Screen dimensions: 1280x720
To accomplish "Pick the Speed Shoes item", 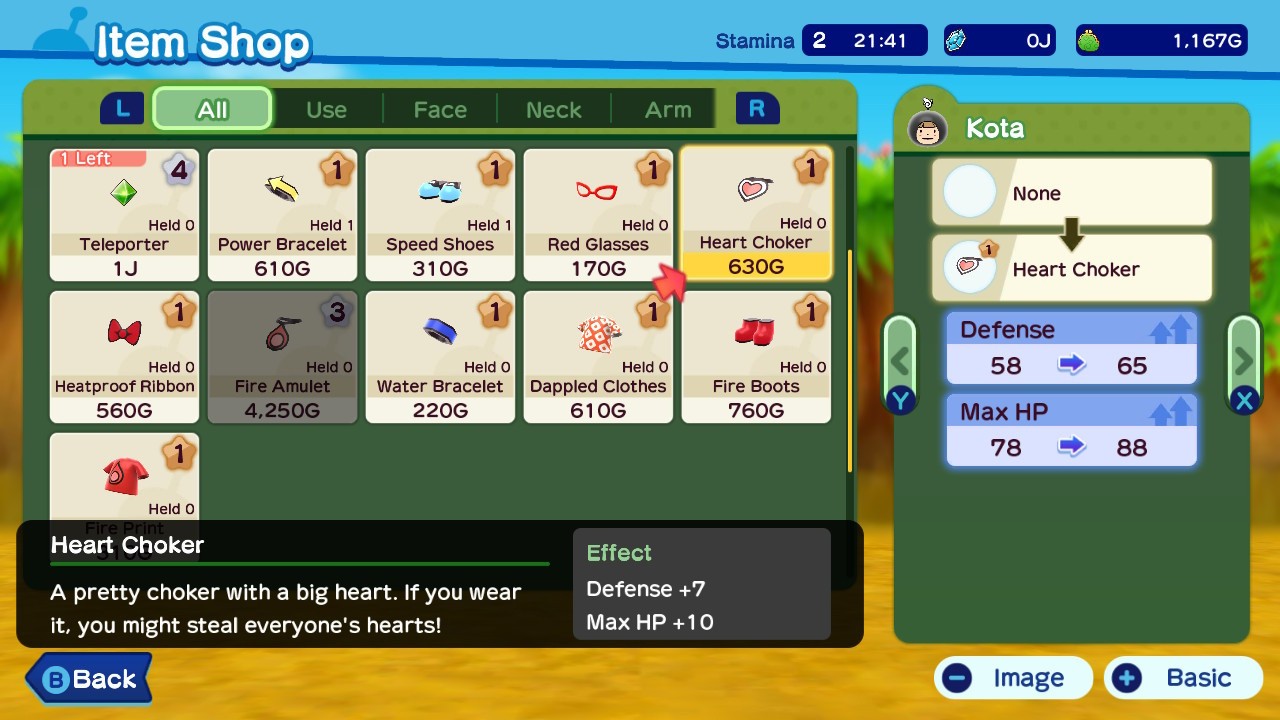I will pos(440,215).
